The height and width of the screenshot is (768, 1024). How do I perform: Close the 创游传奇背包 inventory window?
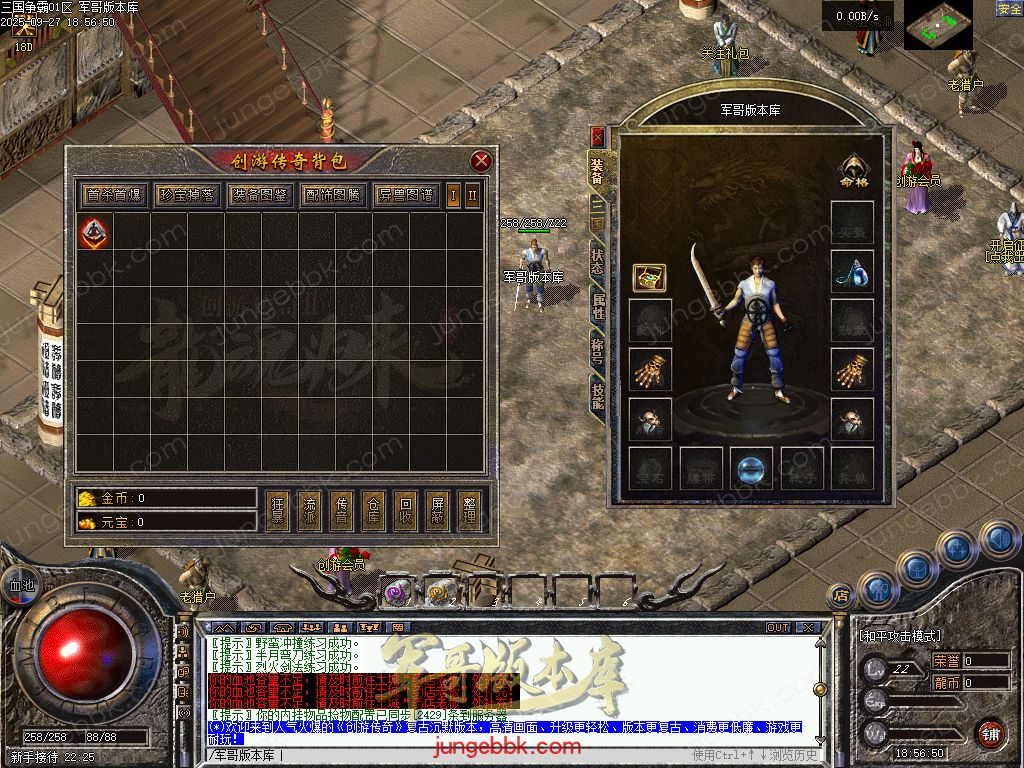click(x=481, y=161)
